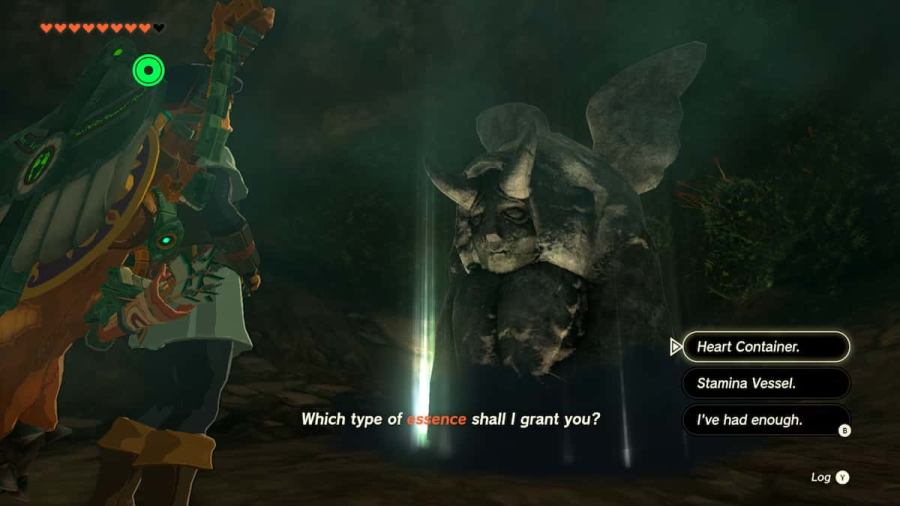Open the dialogue Log

(830, 478)
